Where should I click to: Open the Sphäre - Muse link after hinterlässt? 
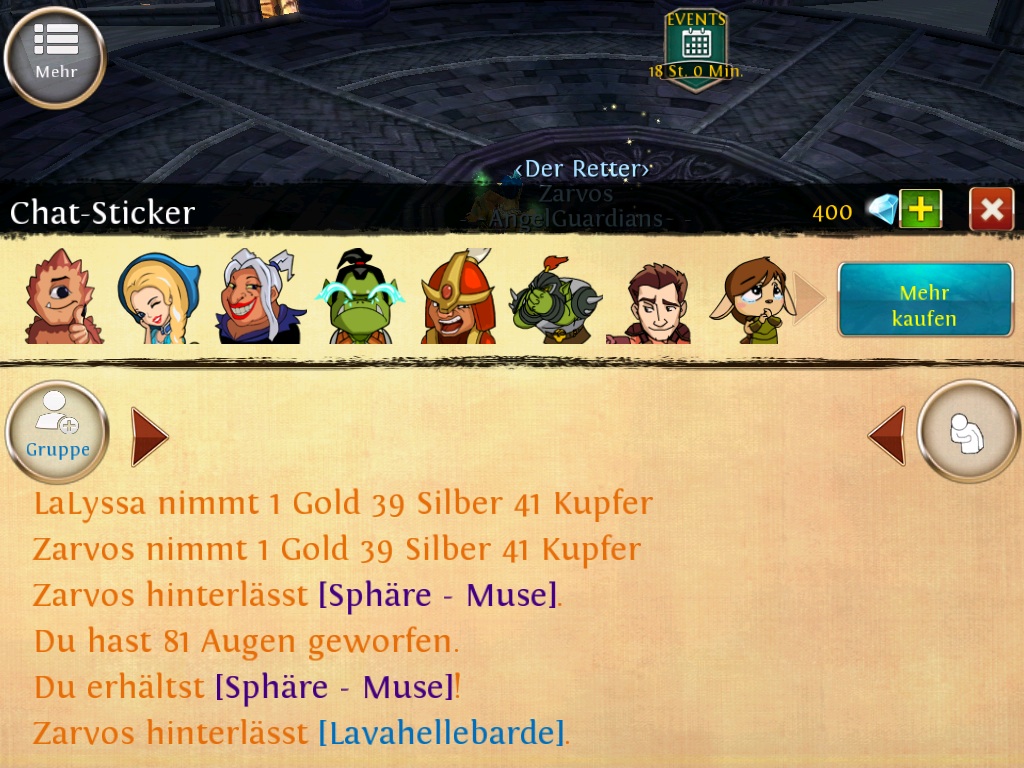(x=438, y=595)
